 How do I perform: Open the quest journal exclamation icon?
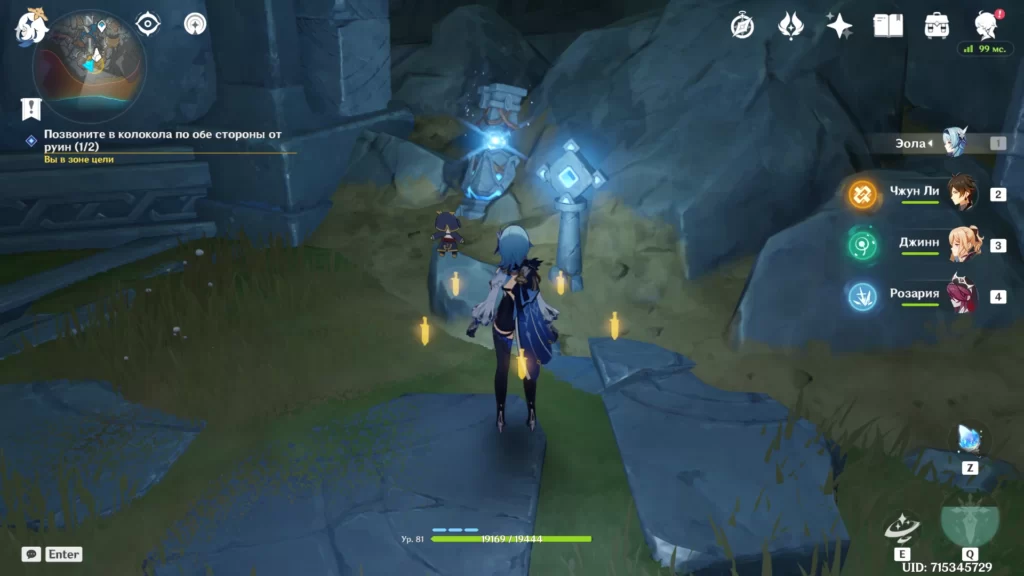31,108
